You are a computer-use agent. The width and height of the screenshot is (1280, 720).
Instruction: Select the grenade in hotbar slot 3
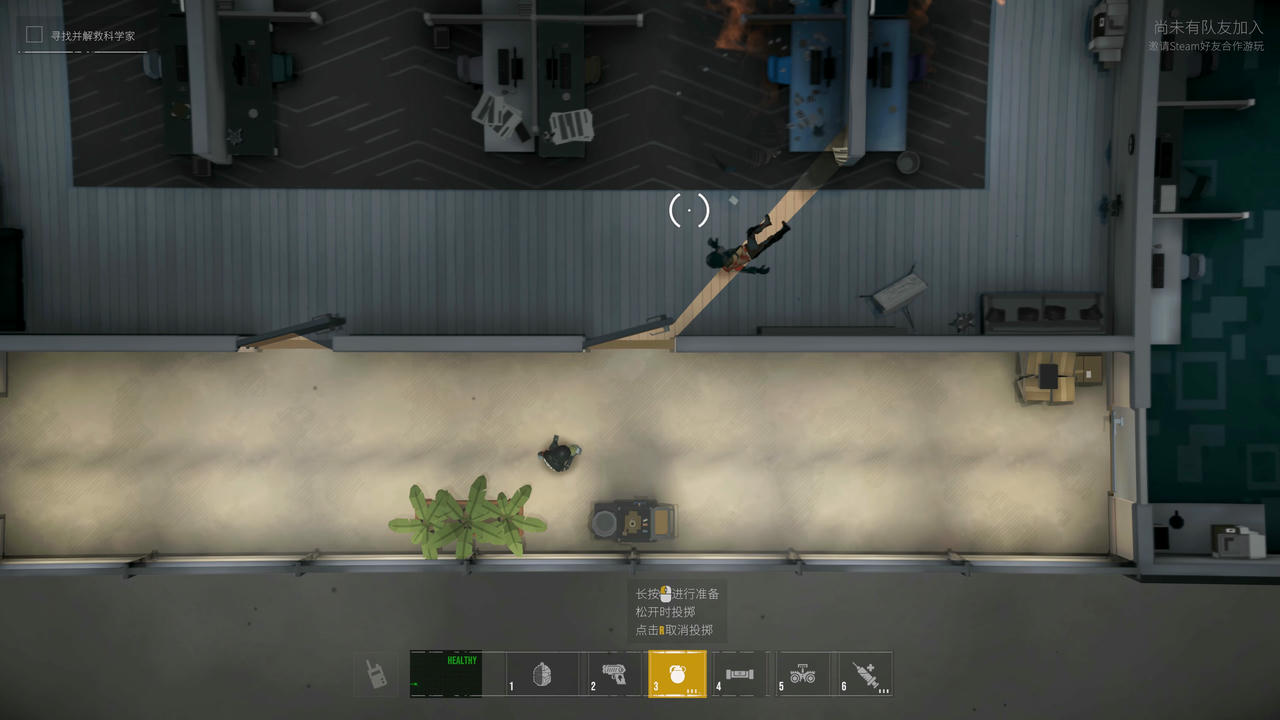677,673
